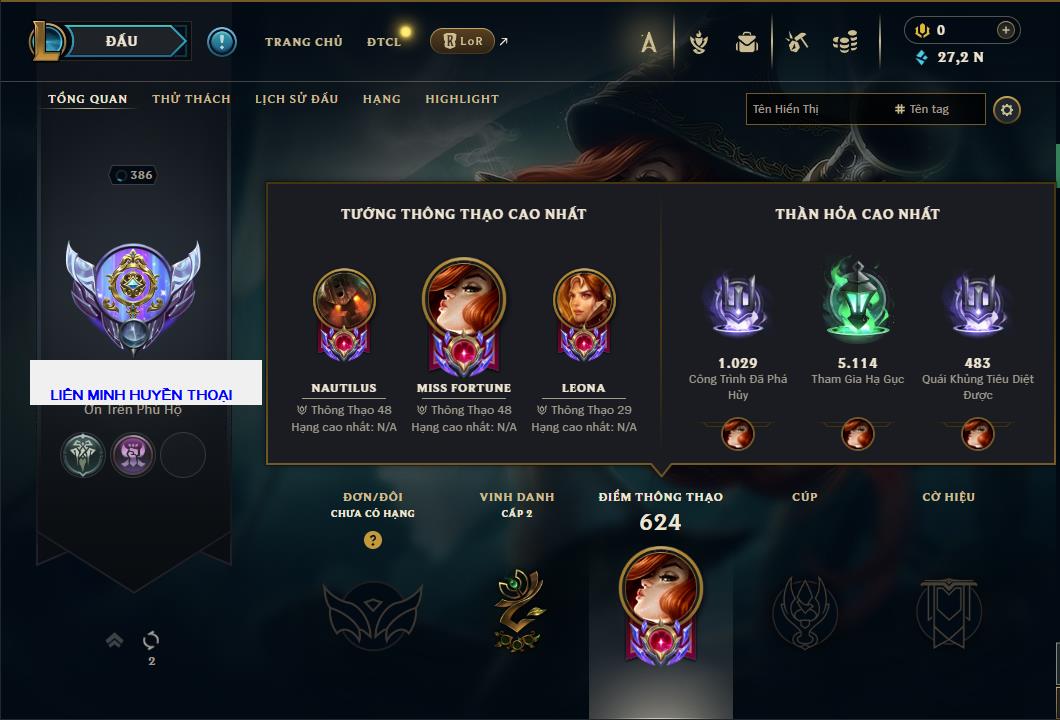Open the store coins stack icon

point(845,42)
